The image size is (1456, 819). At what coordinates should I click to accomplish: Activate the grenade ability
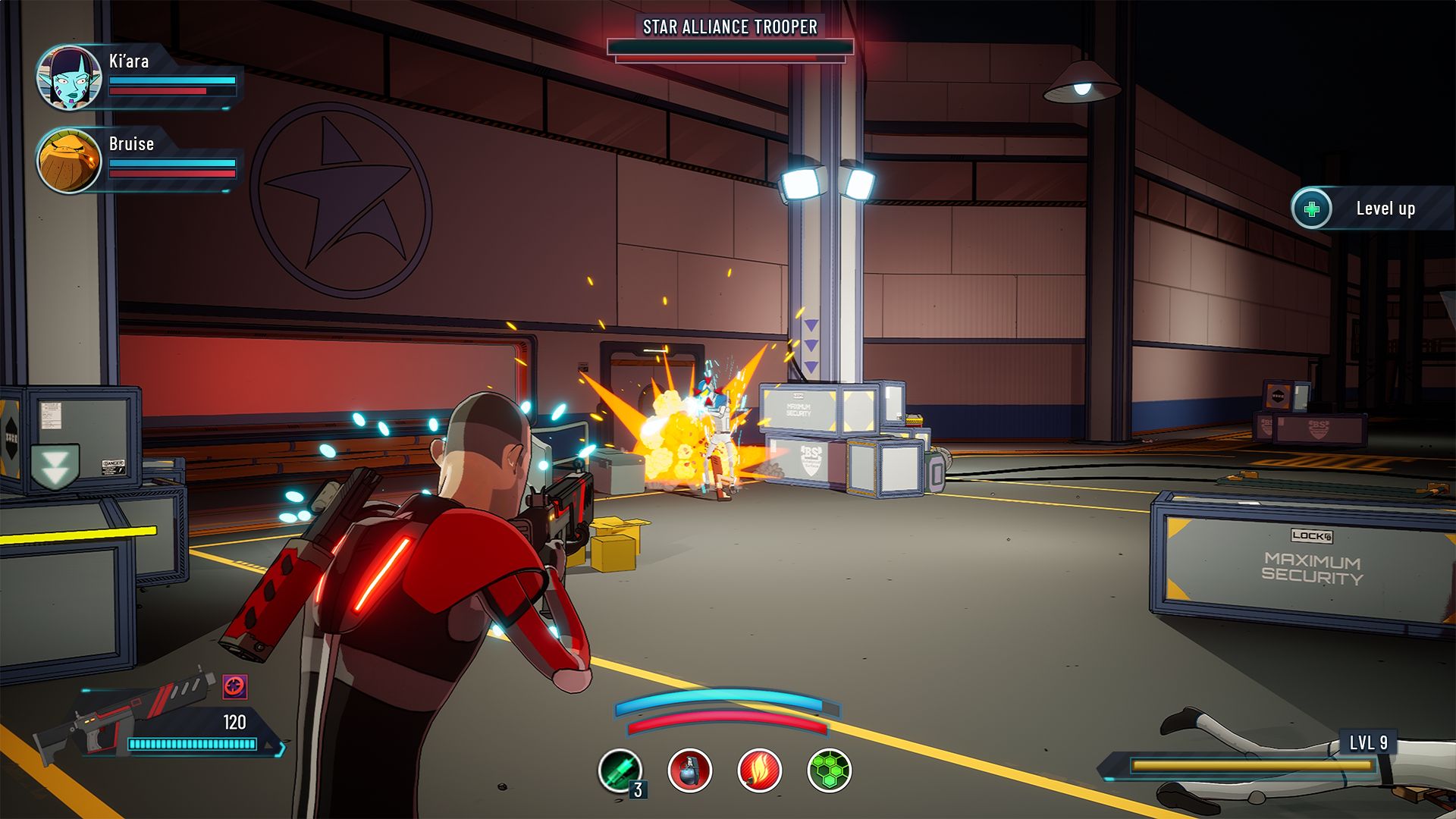(689, 770)
